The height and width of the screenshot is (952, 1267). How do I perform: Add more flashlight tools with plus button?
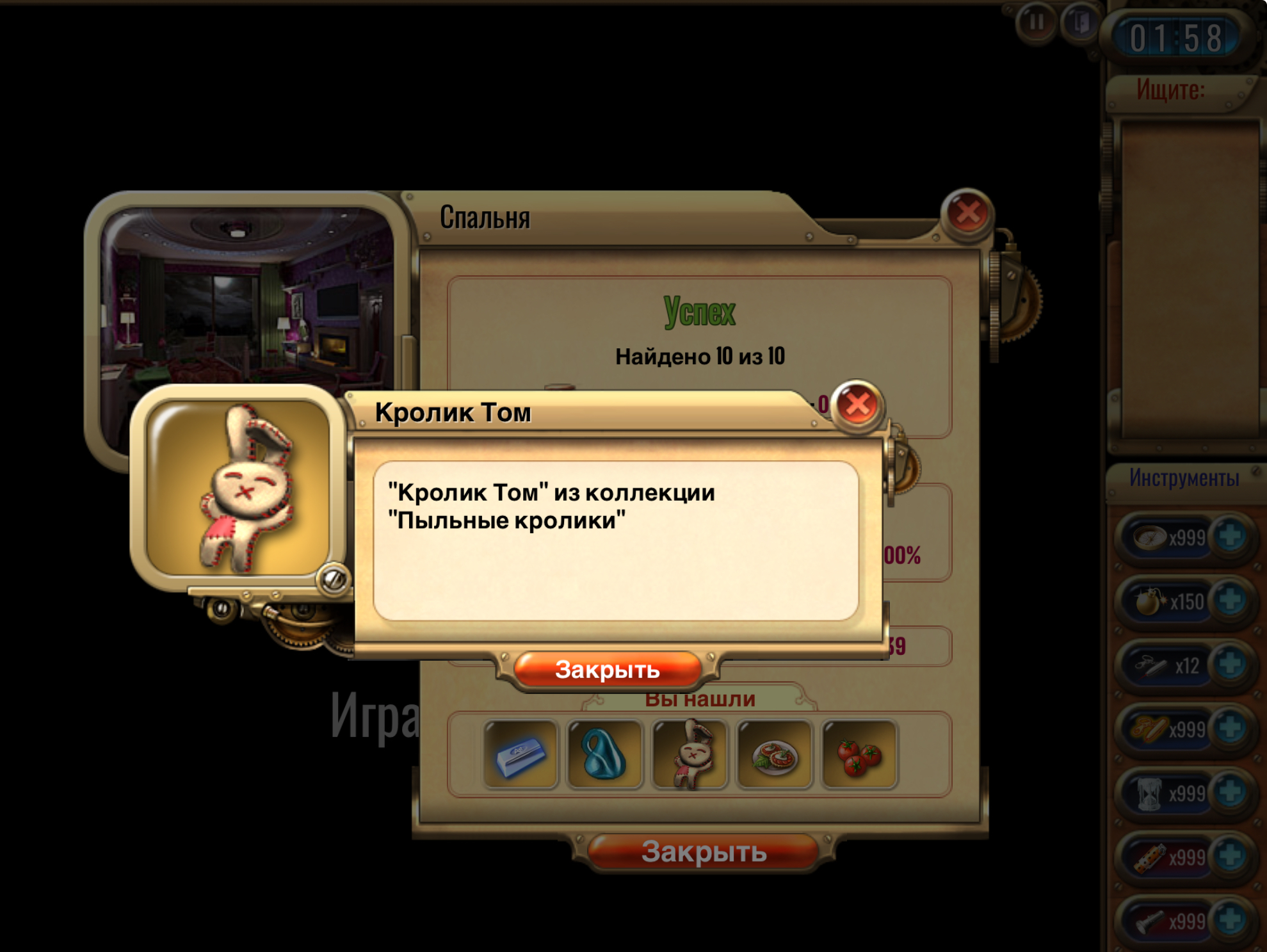(x=1230, y=919)
